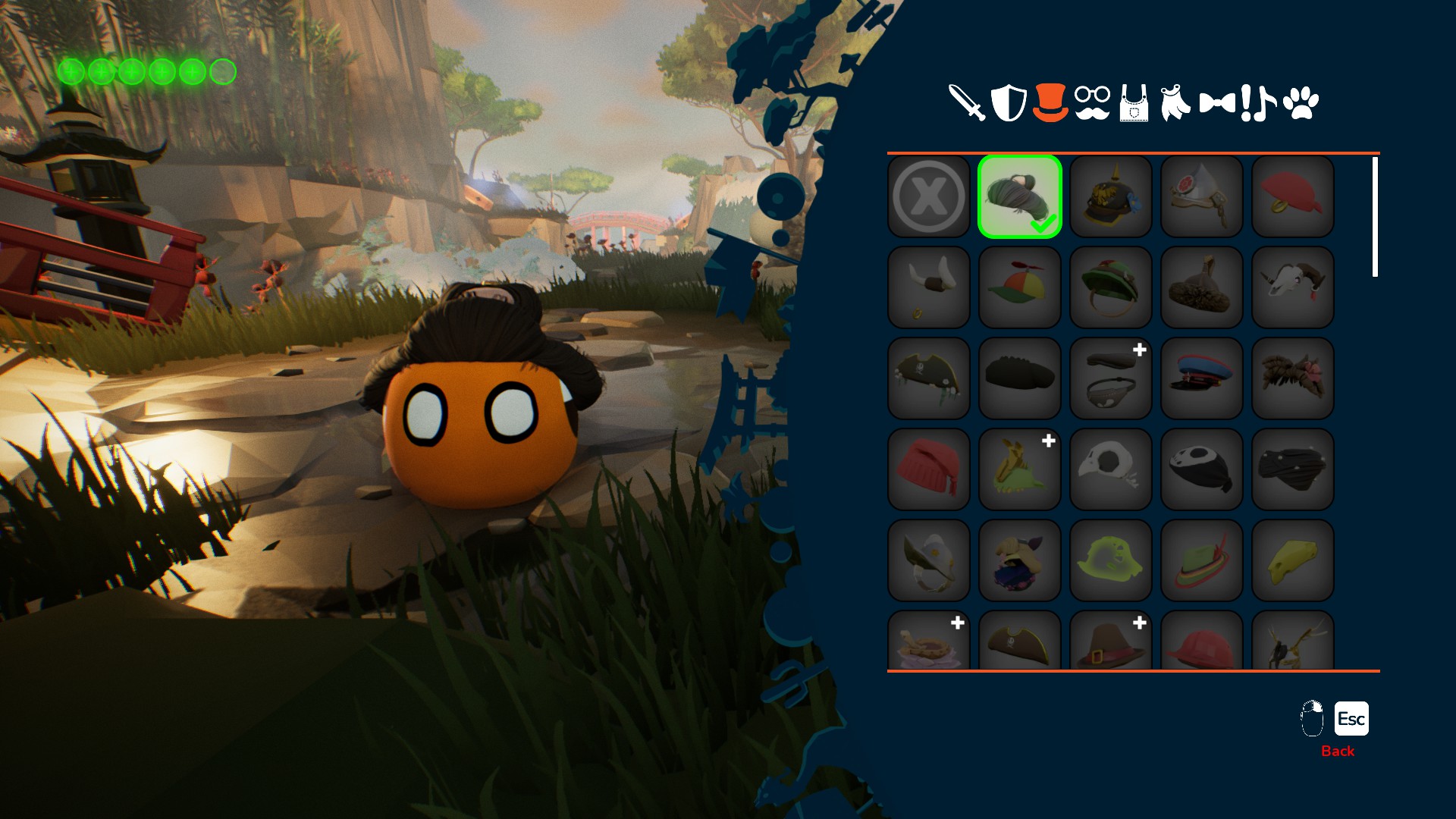Choose the red knit beanie
Image resolution: width=1456 pixels, height=819 pixels.
[929, 469]
